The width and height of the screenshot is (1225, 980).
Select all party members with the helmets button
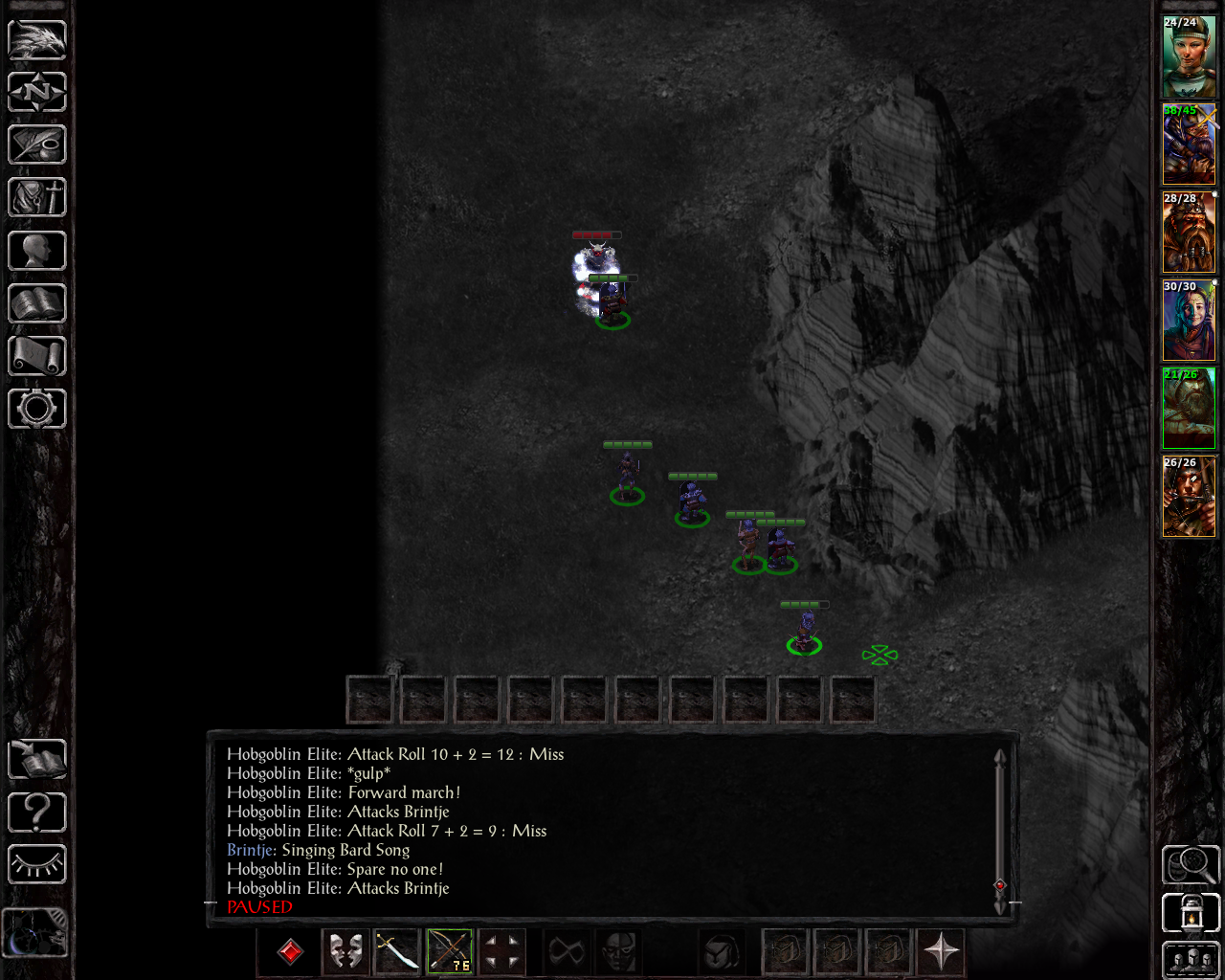pos(1191,960)
